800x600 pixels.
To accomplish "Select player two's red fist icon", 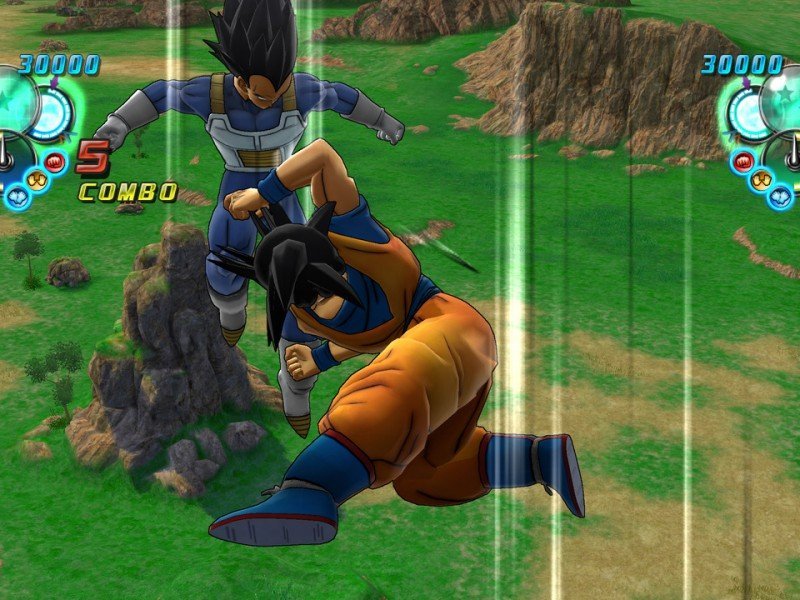I will click(743, 160).
